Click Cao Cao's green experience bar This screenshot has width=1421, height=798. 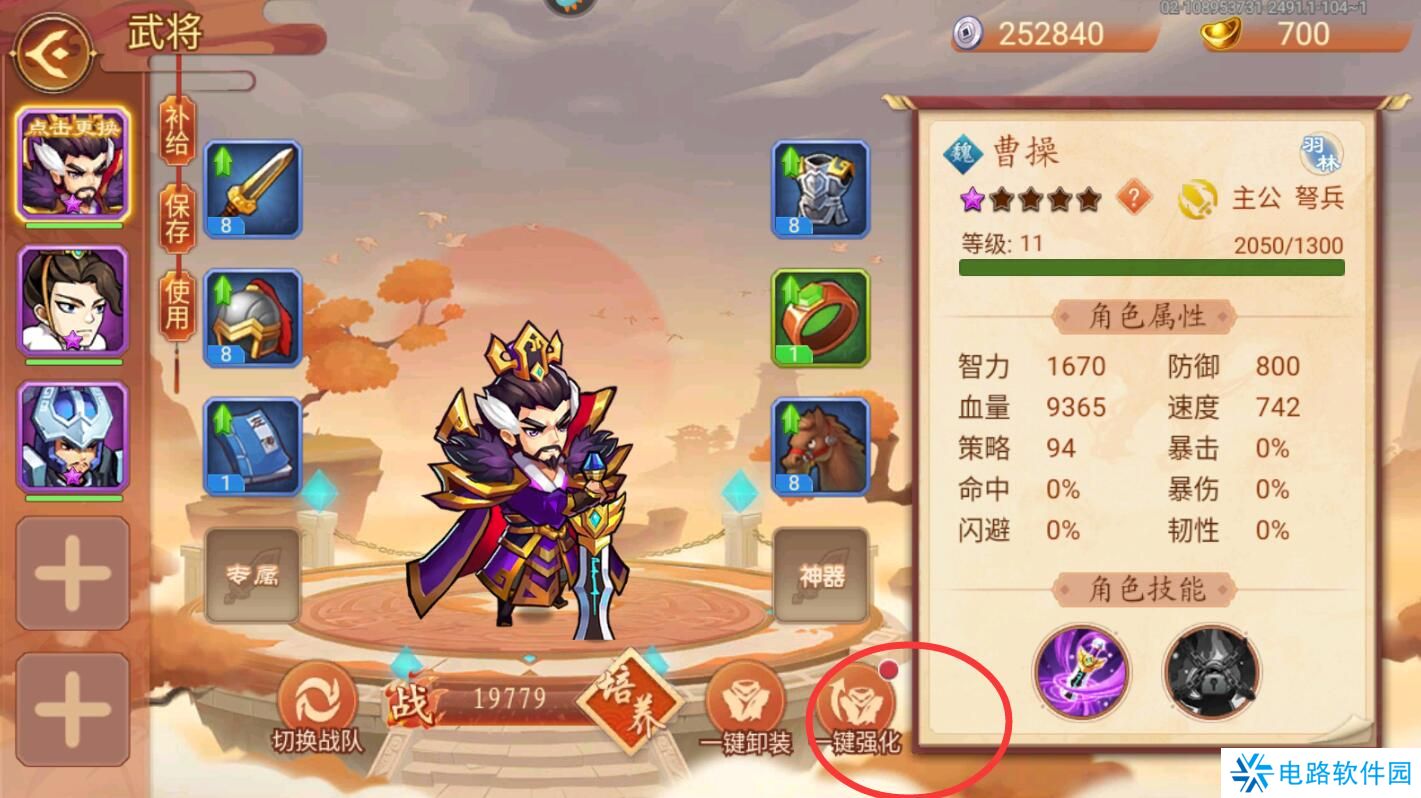pos(1150,266)
